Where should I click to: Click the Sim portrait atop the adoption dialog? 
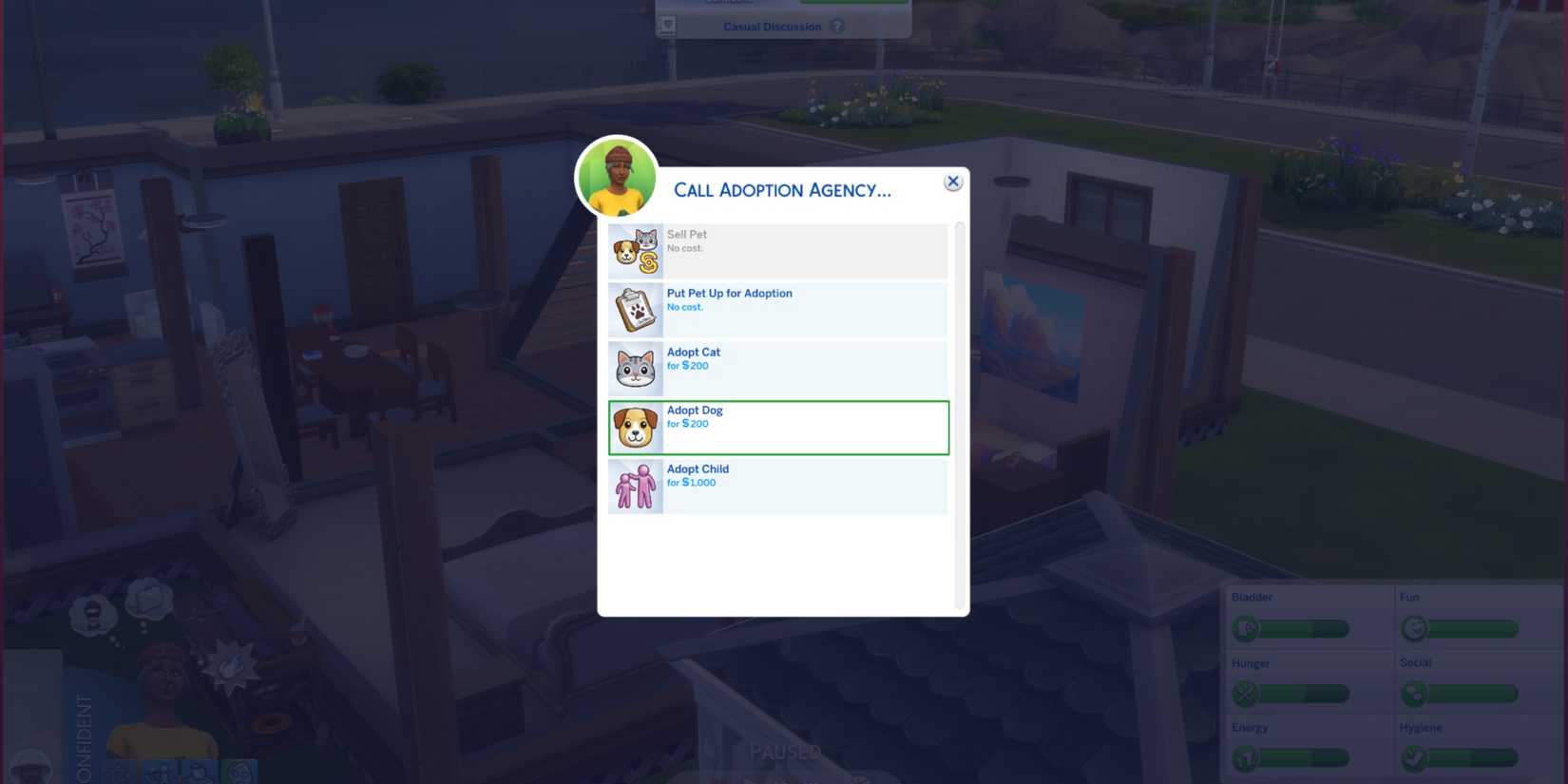(619, 176)
